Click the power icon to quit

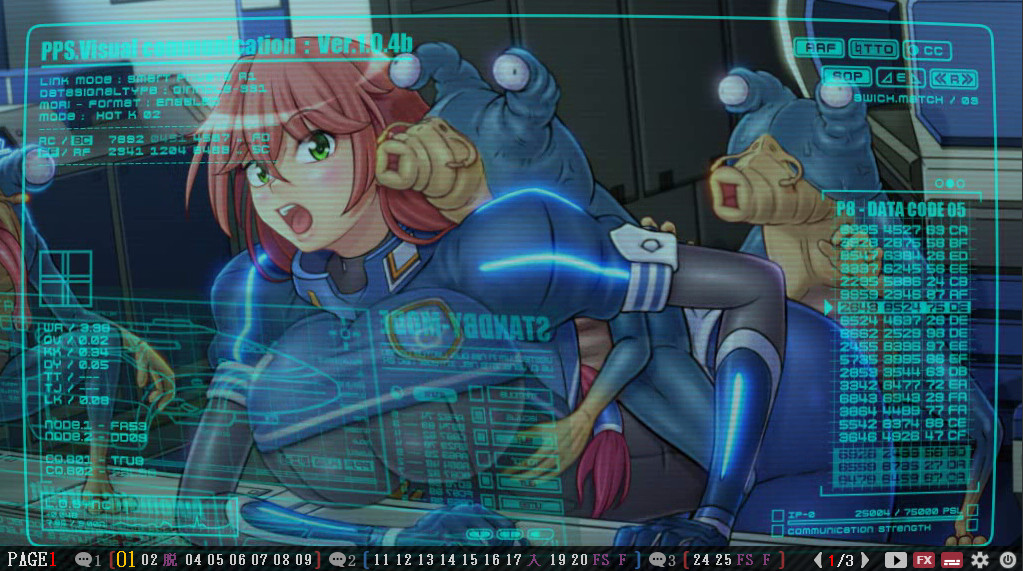pos(1007,560)
